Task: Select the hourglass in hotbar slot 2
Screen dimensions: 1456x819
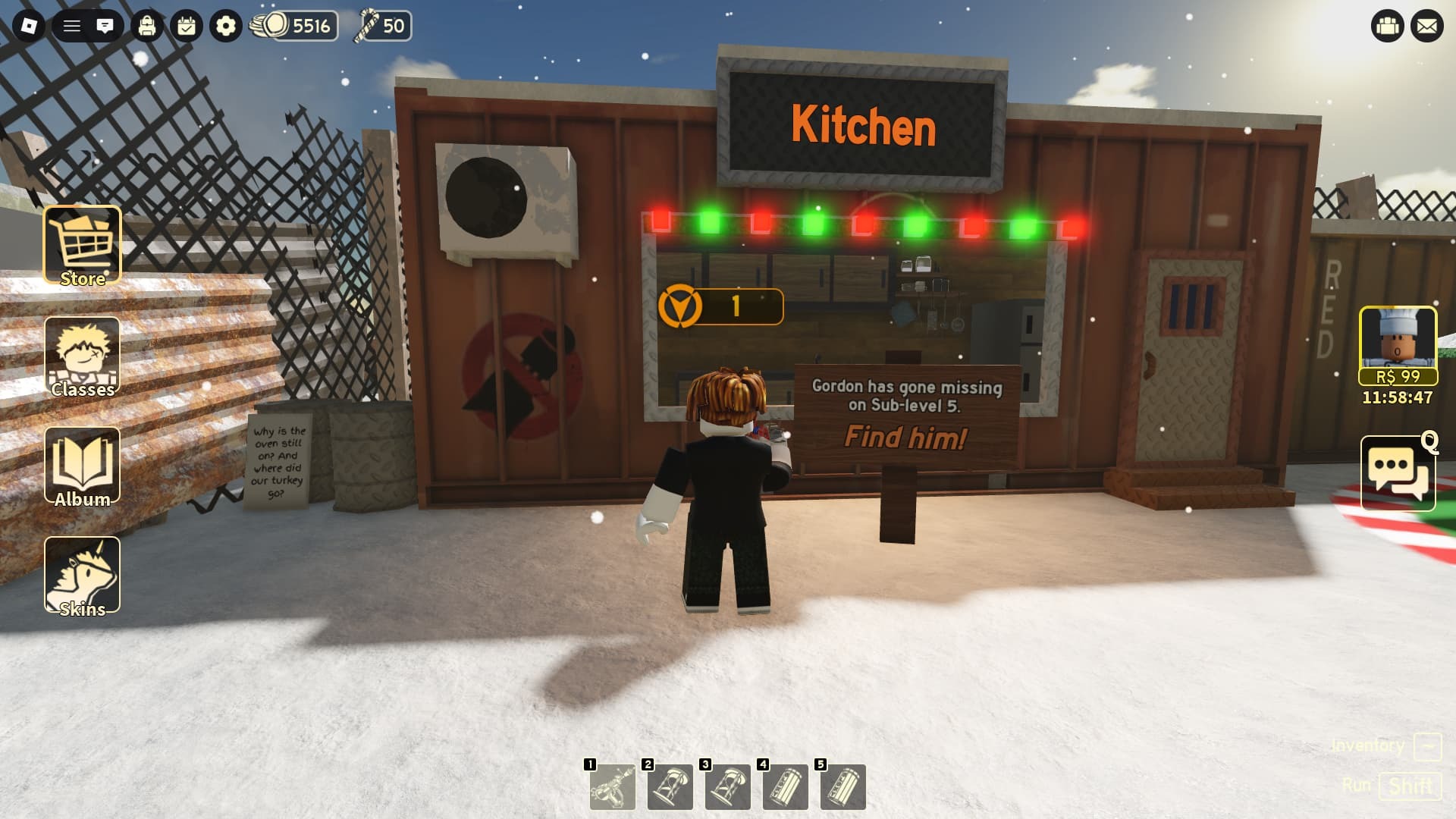Action: pos(670,787)
